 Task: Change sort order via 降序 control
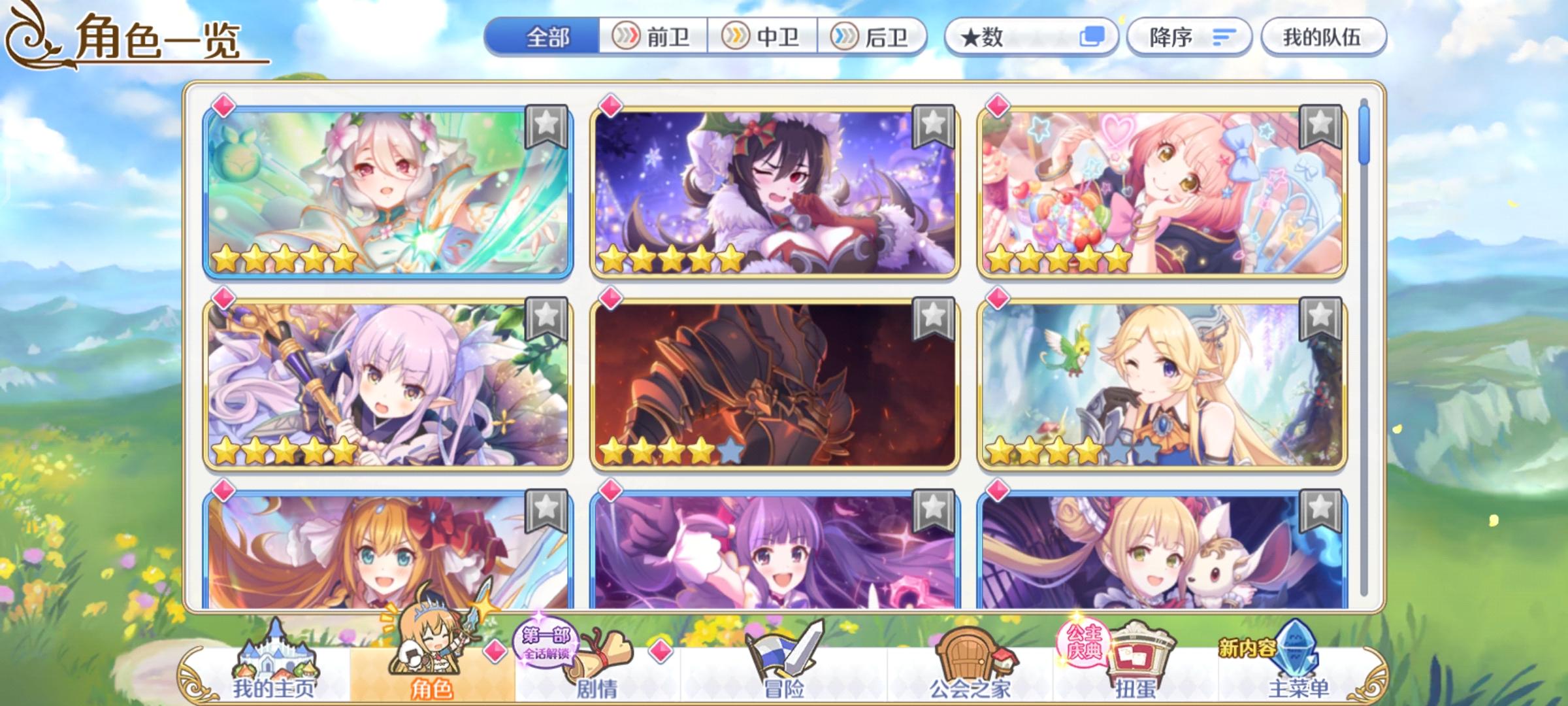(x=1190, y=37)
